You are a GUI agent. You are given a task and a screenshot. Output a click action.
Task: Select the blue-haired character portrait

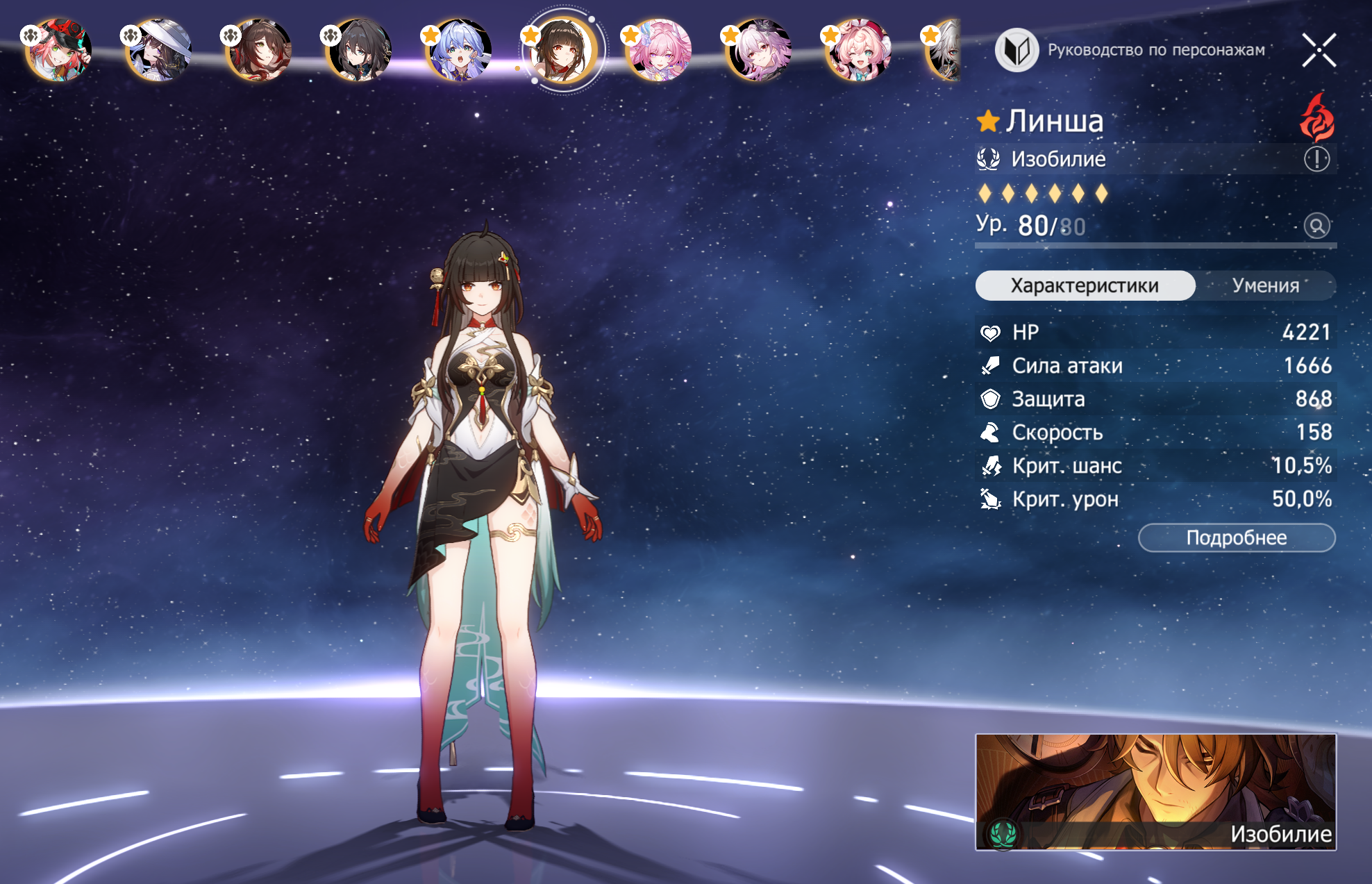pyautogui.click(x=458, y=50)
